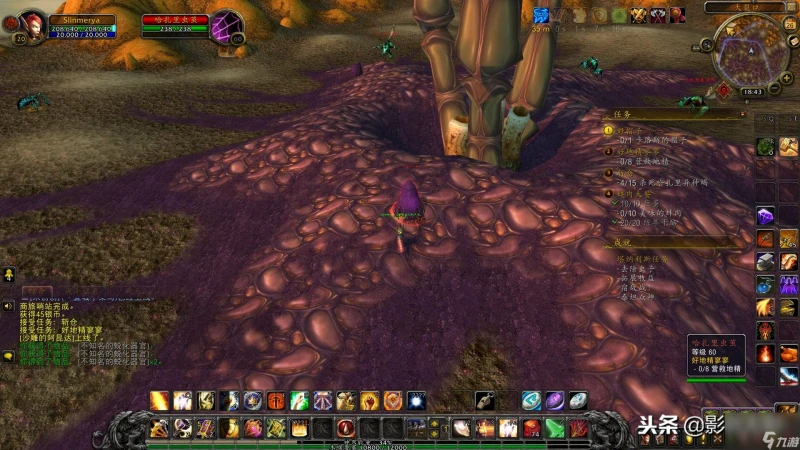Viewport: 800px width, 450px height.
Task: Activate the glowing white orb ability
Action: pyautogui.click(x=416, y=400)
